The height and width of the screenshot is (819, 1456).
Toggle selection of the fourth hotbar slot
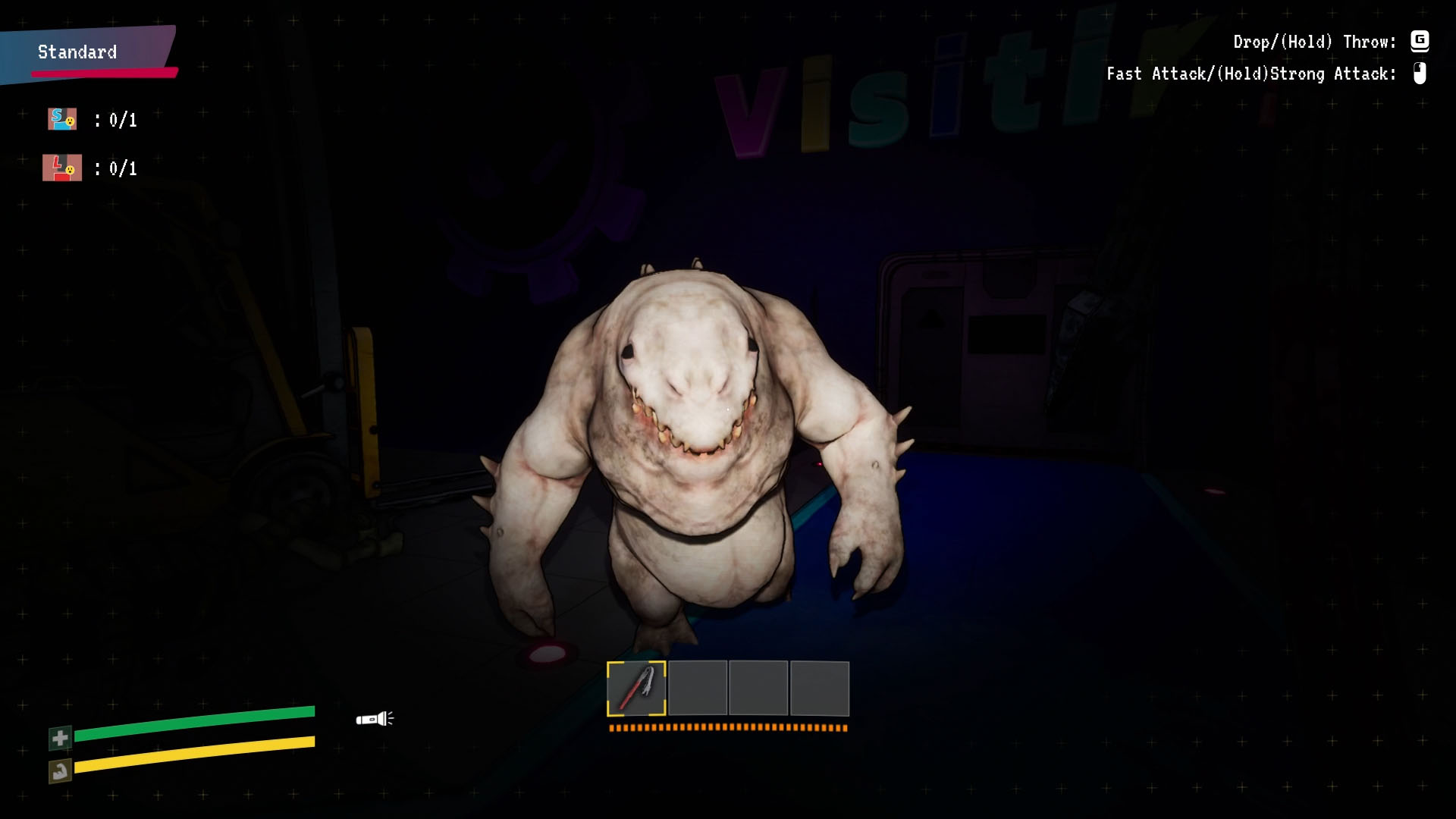pos(820,687)
